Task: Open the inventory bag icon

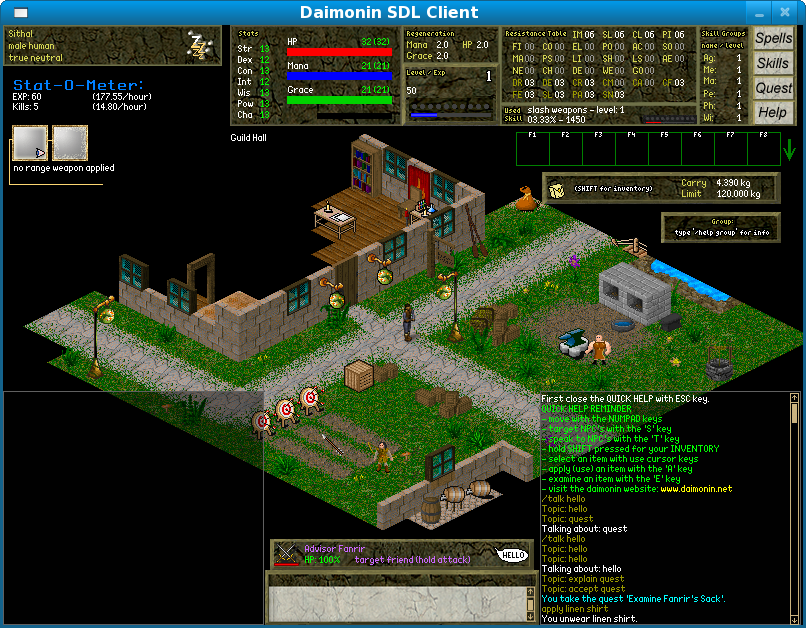Action: [558, 188]
